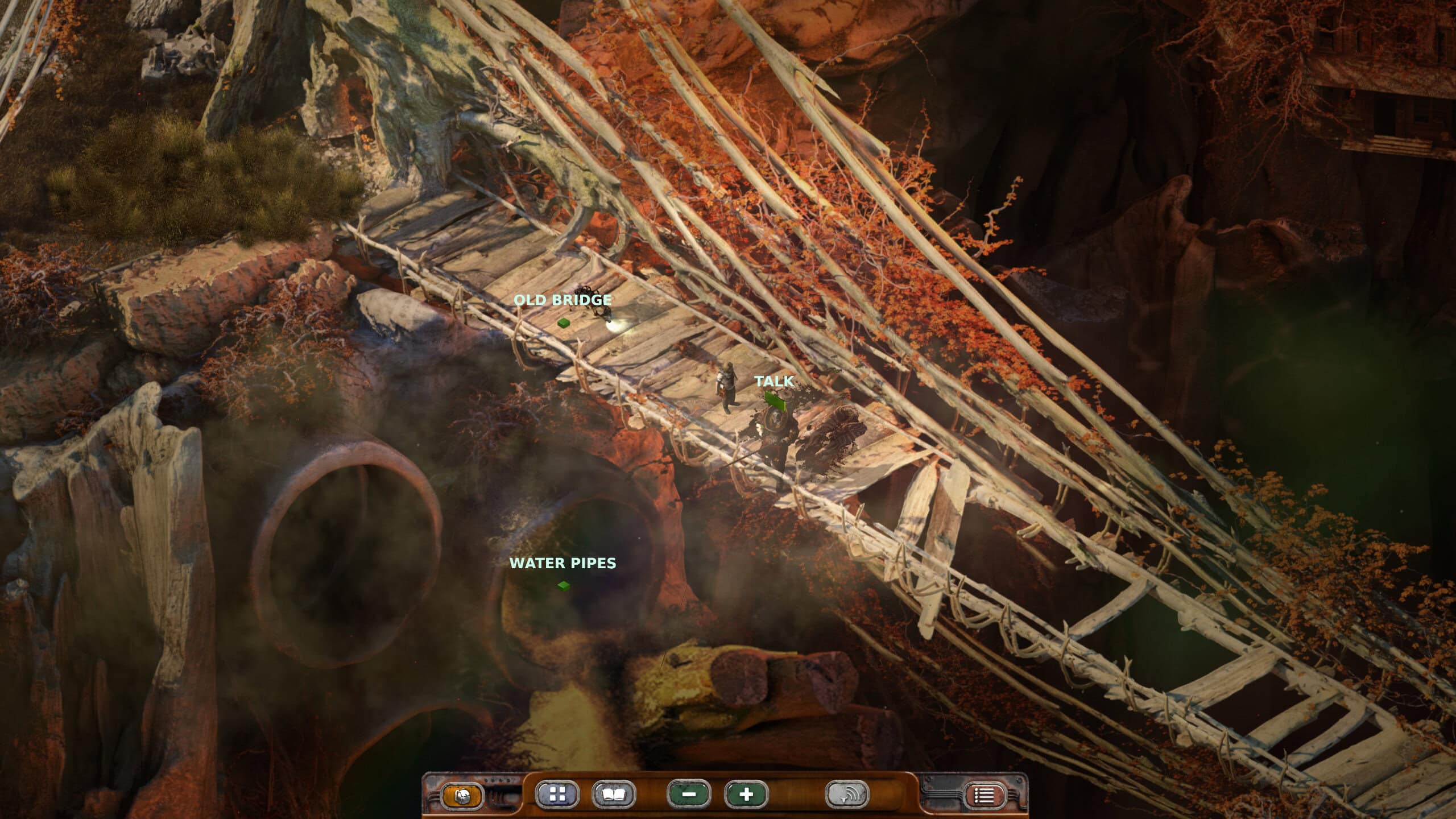Image resolution: width=1456 pixels, height=819 pixels.
Task: Zoom out with the green minus button
Action: click(x=689, y=795)
